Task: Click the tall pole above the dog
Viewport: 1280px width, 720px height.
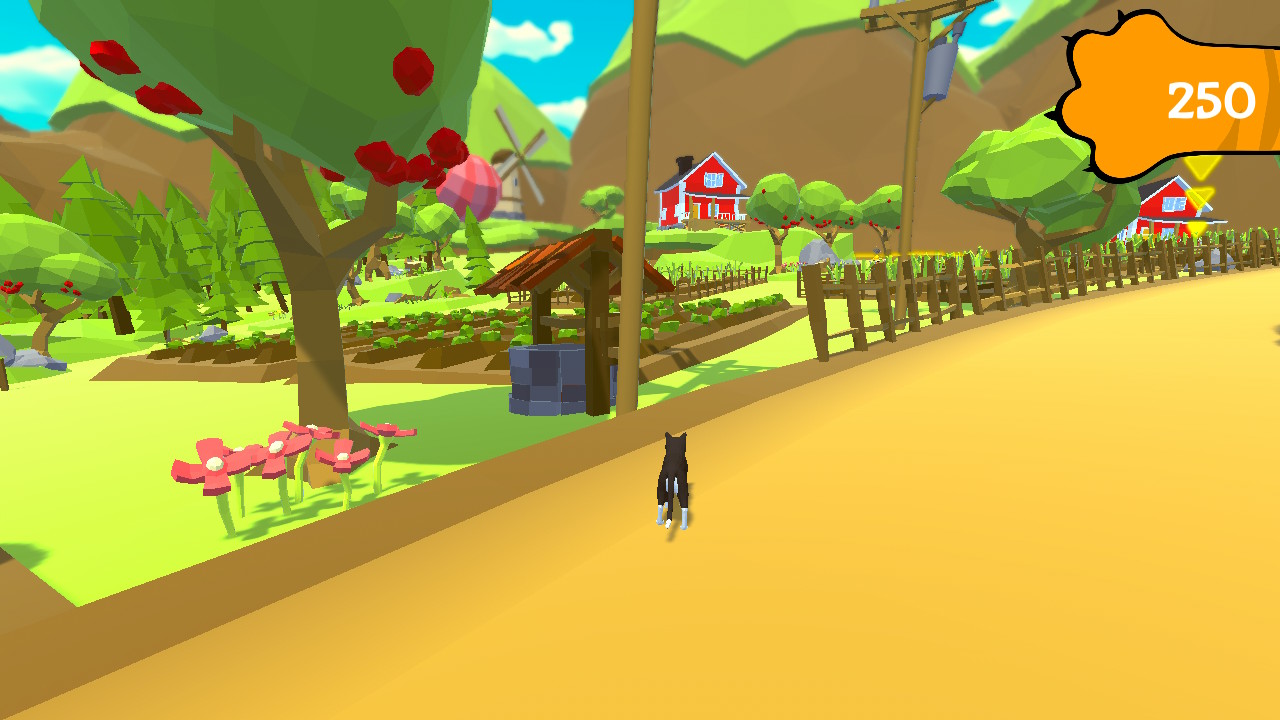Action: click(637, 200)
